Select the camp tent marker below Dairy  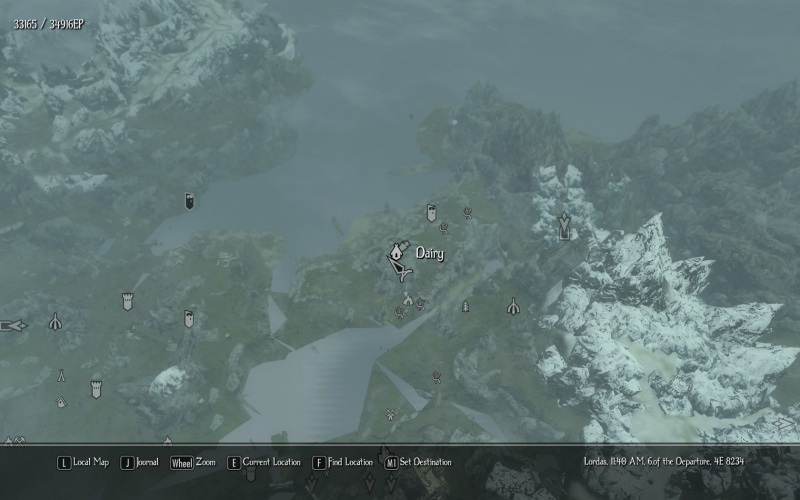point(407,298)
